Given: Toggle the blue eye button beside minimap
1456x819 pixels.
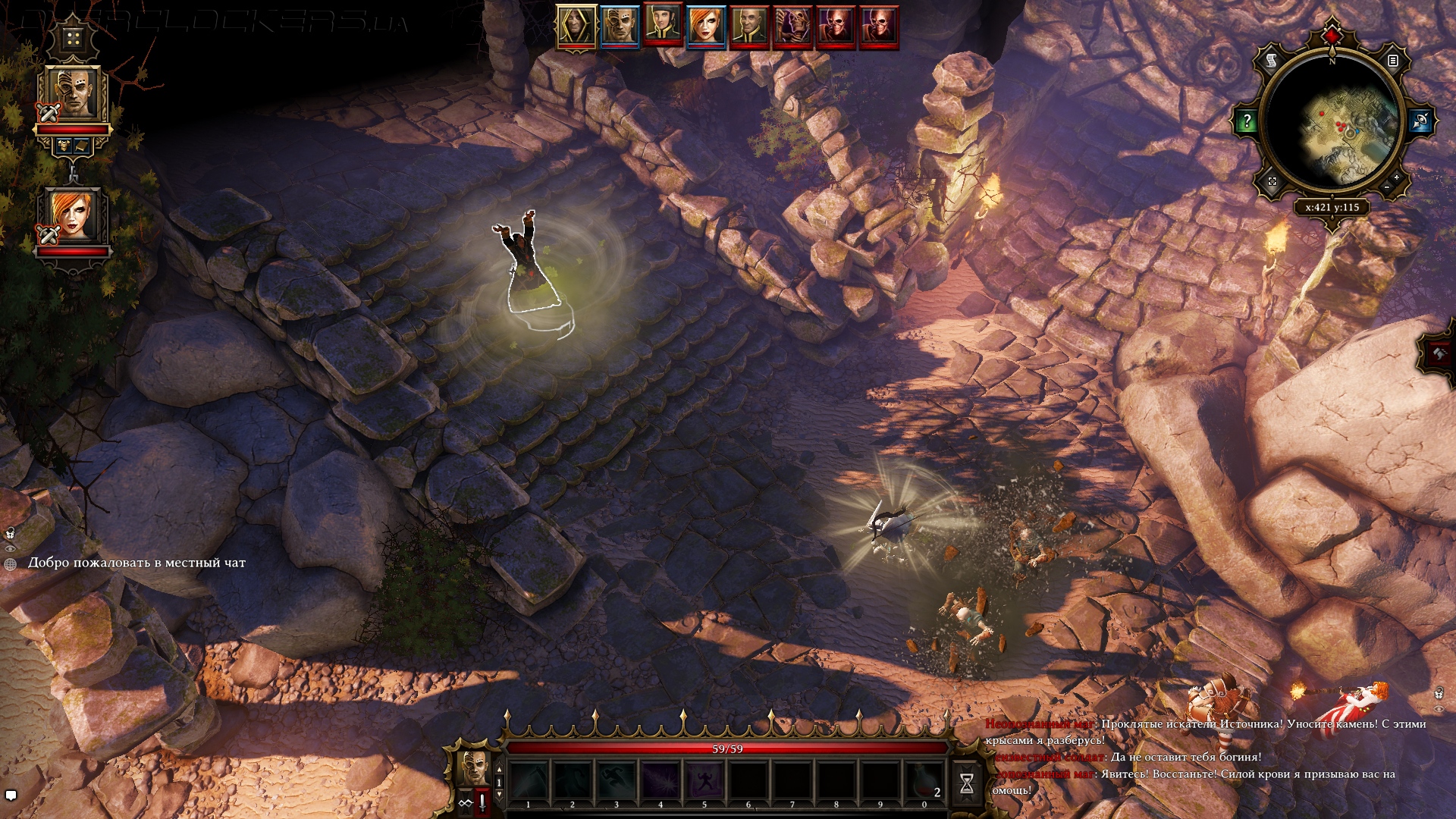Looking at the screenshot, I should pyautogui.click(x=1420, y=121).
